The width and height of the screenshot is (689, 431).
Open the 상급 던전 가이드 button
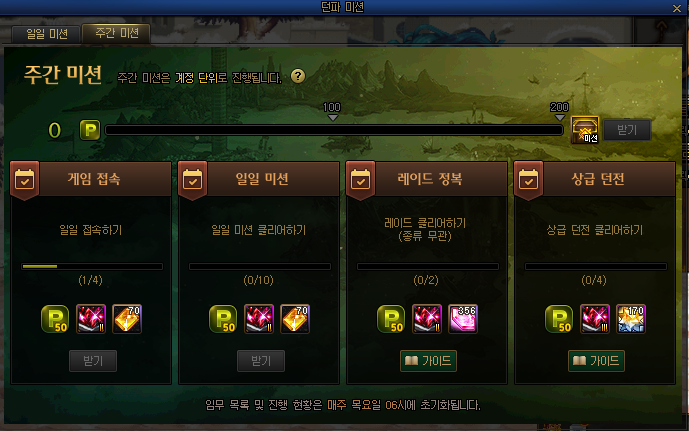pos(596,360)
